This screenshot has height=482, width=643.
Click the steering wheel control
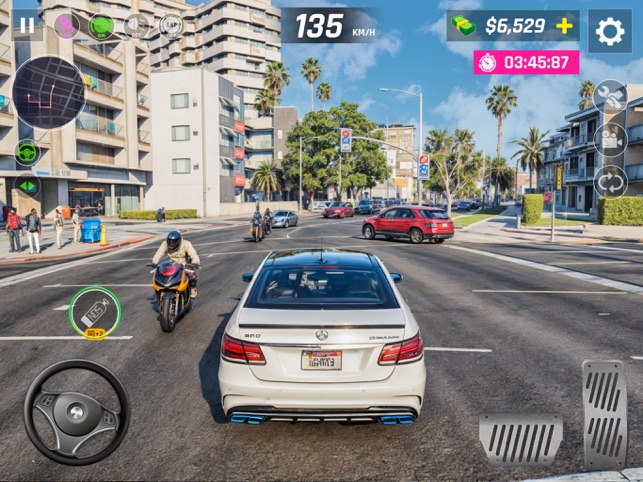pos(76,412)
